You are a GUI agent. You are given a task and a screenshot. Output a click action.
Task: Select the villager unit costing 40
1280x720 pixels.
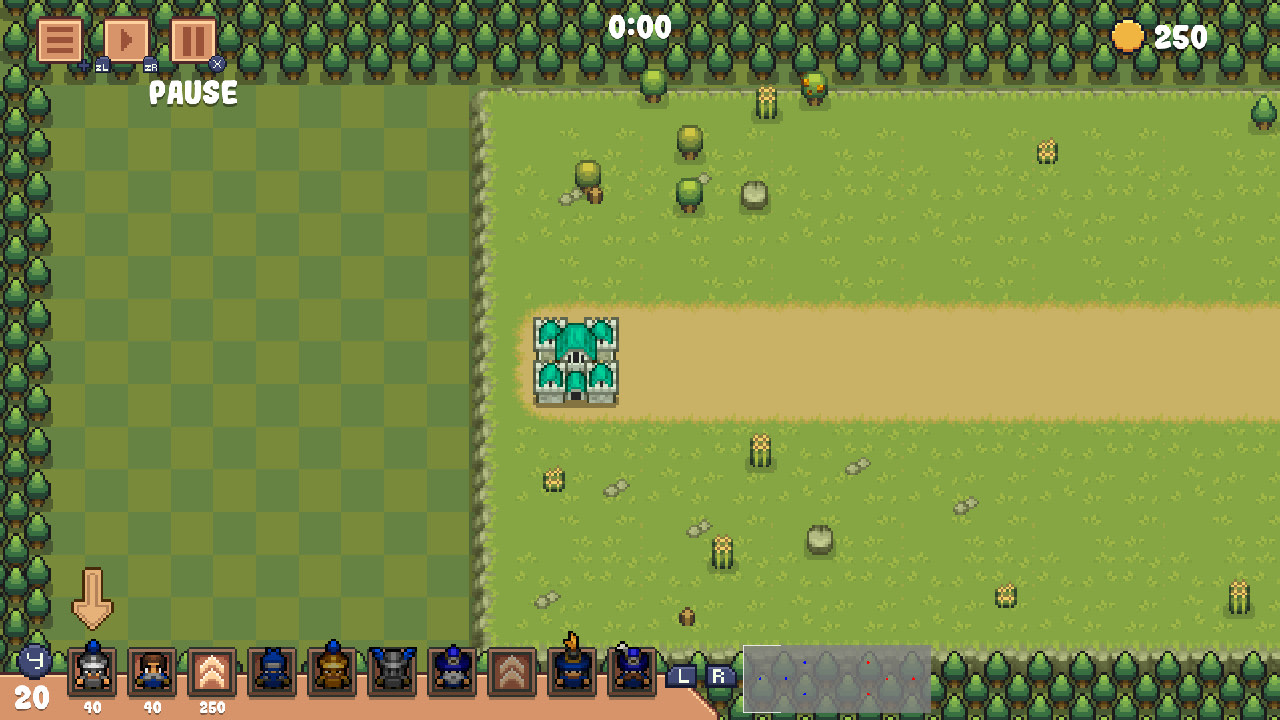[x=150, y=673]
